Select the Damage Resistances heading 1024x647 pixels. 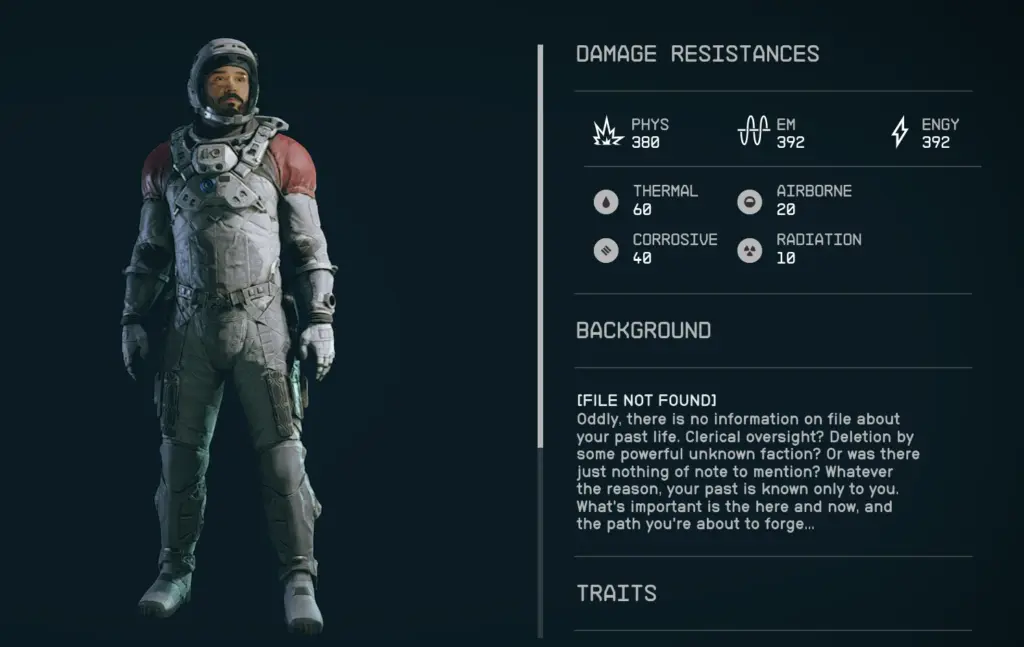[697, 54]
